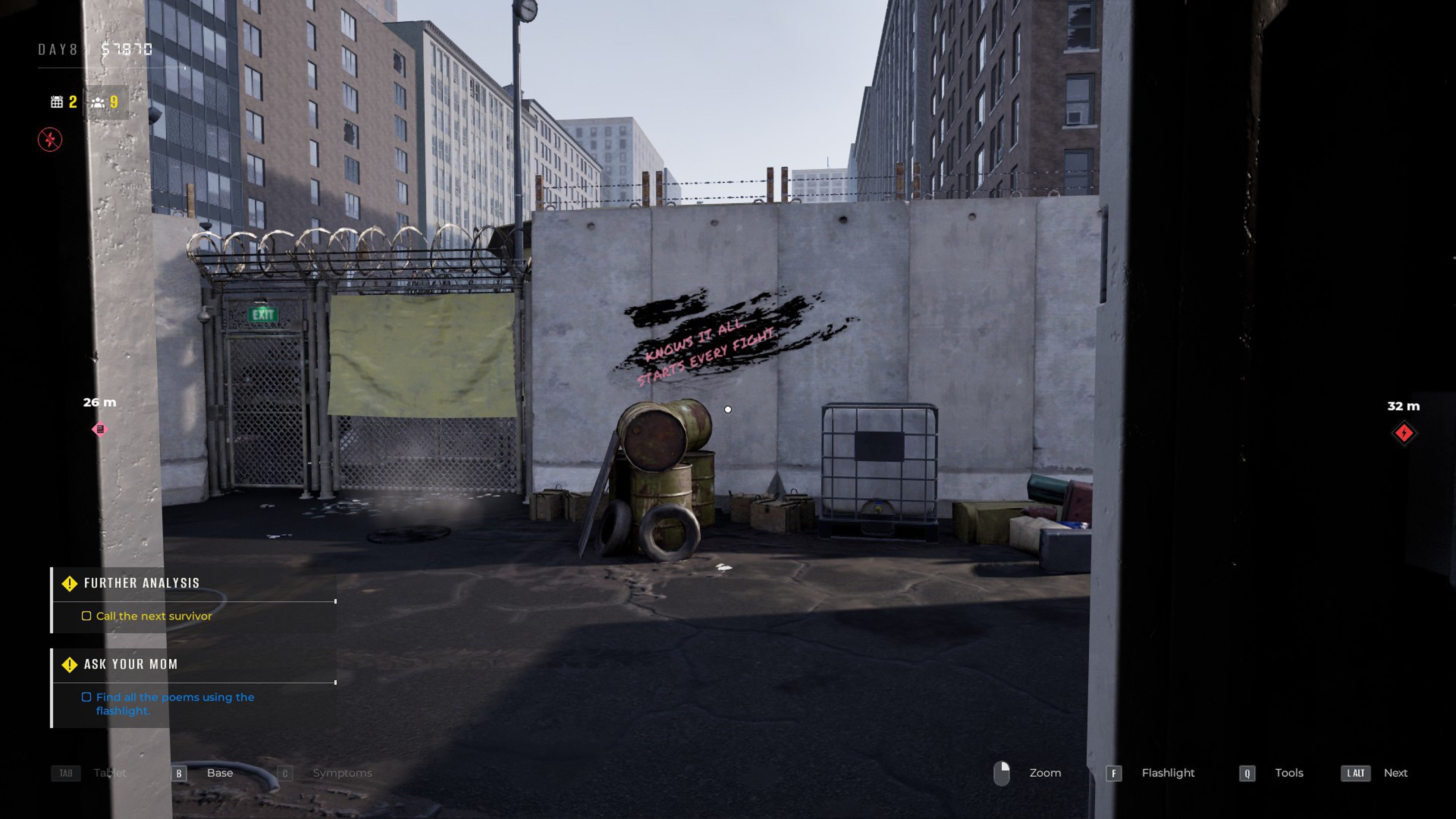
Task: Open the calendar icon in the HUD
Action: pos(56,102)
